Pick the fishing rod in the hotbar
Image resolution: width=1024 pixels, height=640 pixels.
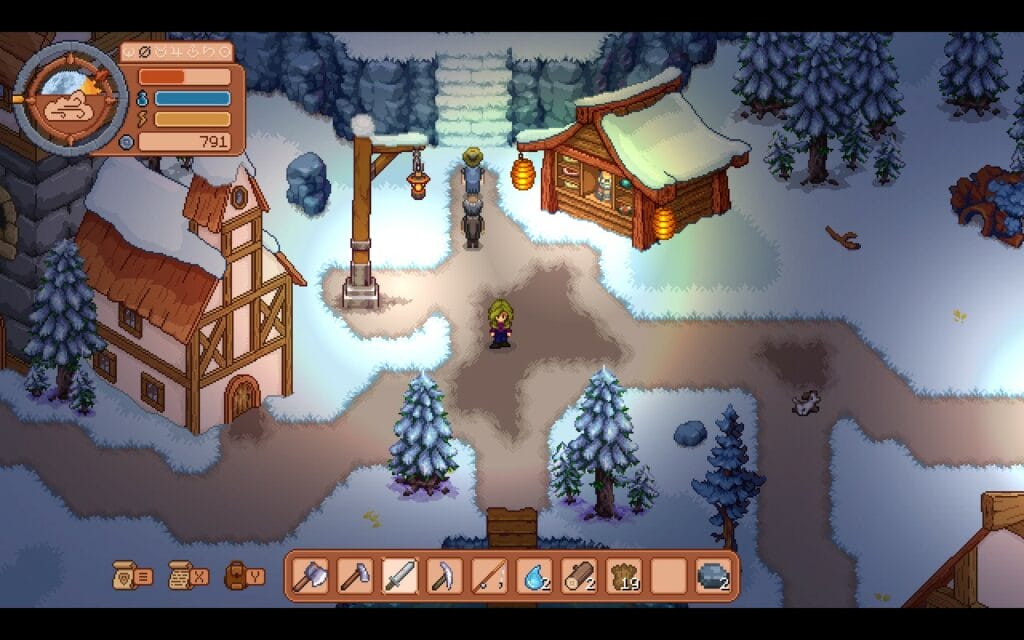pos(487,576)
